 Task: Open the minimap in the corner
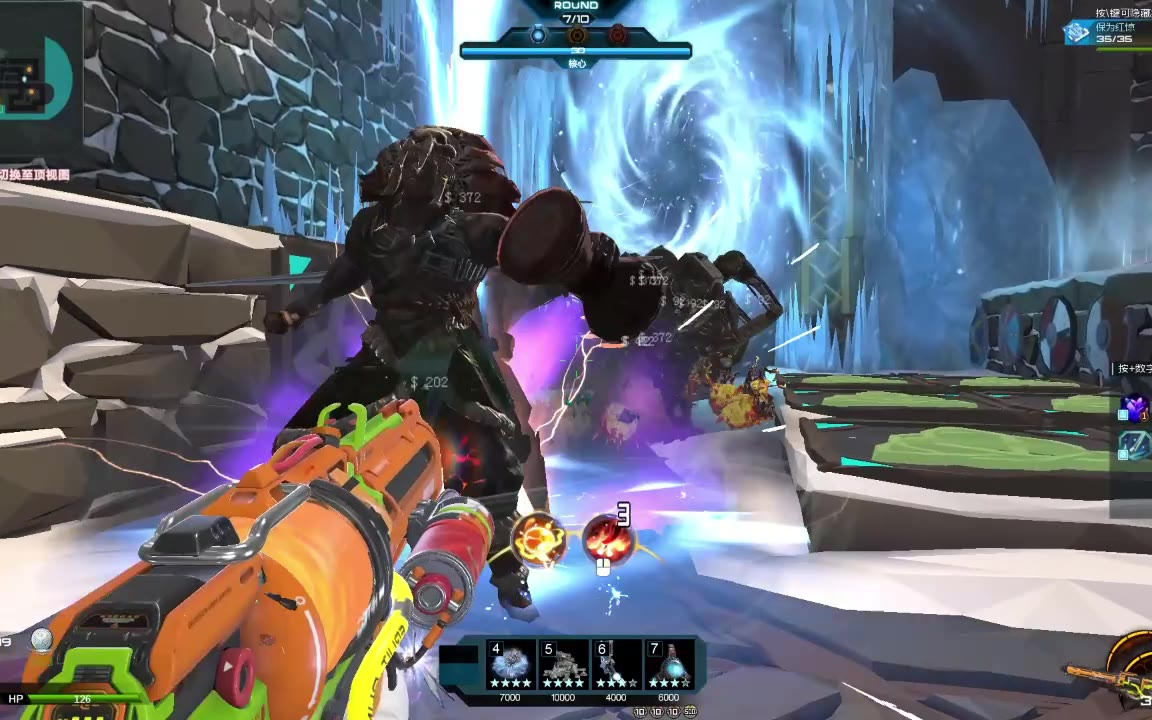(38, 82)
